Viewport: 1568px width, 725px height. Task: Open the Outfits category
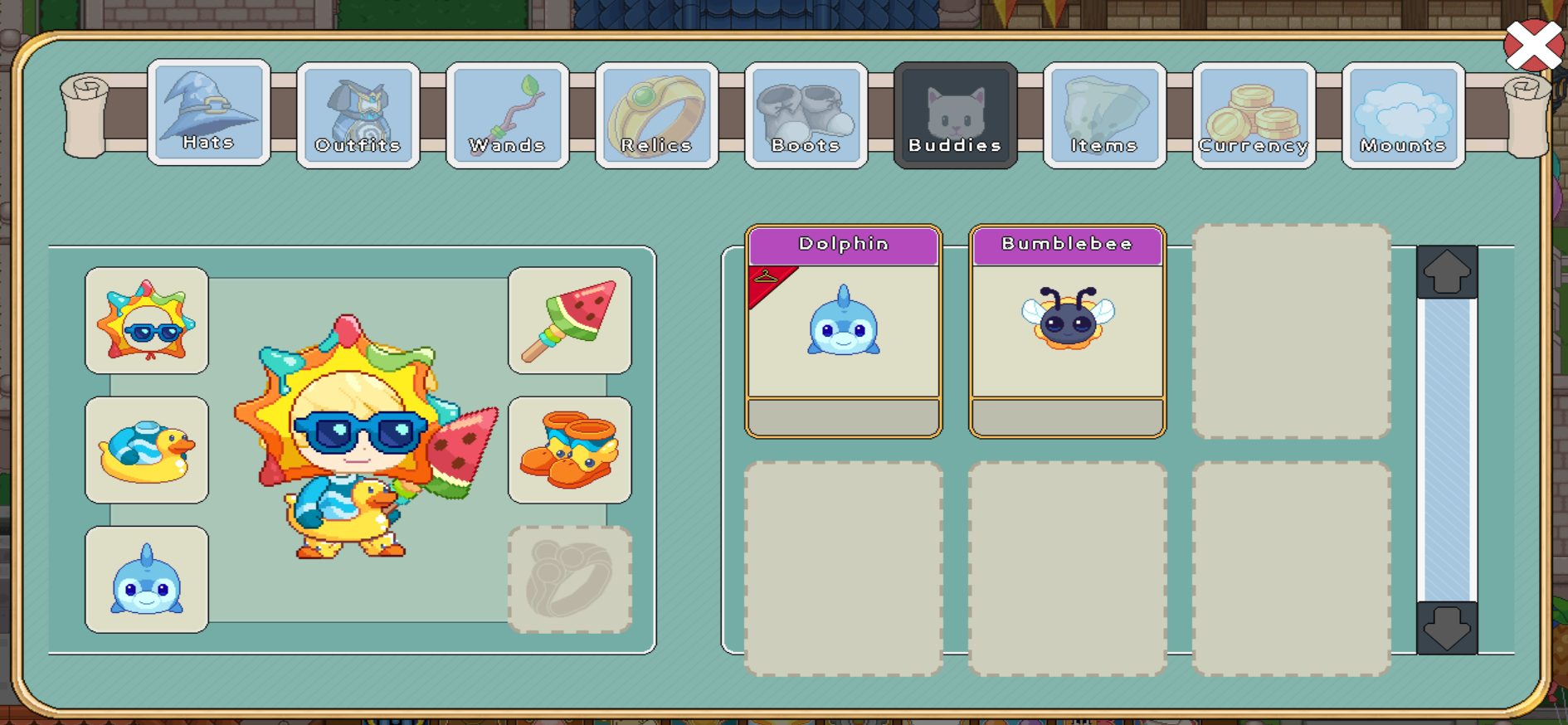[358, 114]
